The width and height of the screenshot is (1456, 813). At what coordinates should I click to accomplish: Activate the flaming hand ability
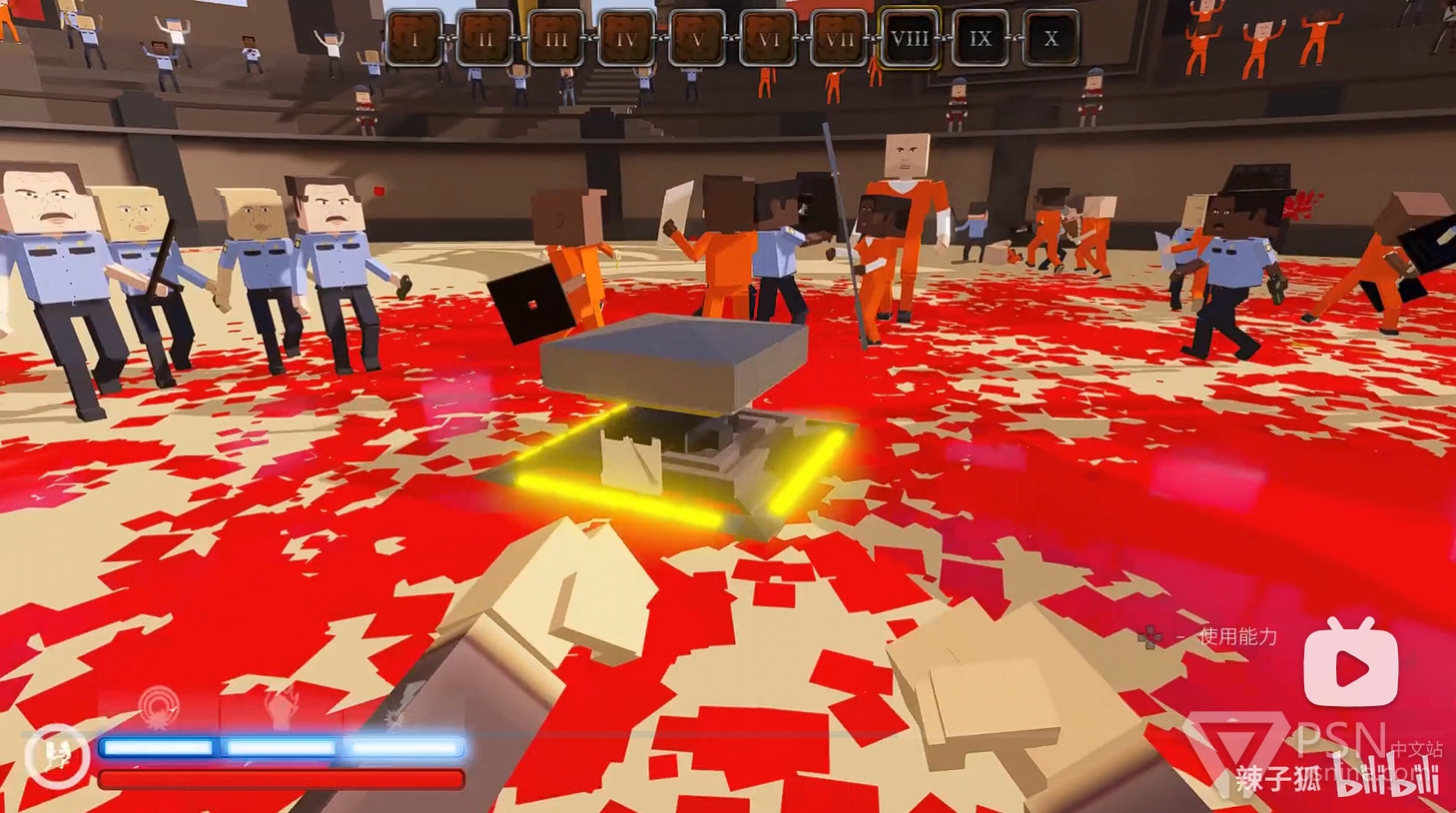click(x=281, y=707)
